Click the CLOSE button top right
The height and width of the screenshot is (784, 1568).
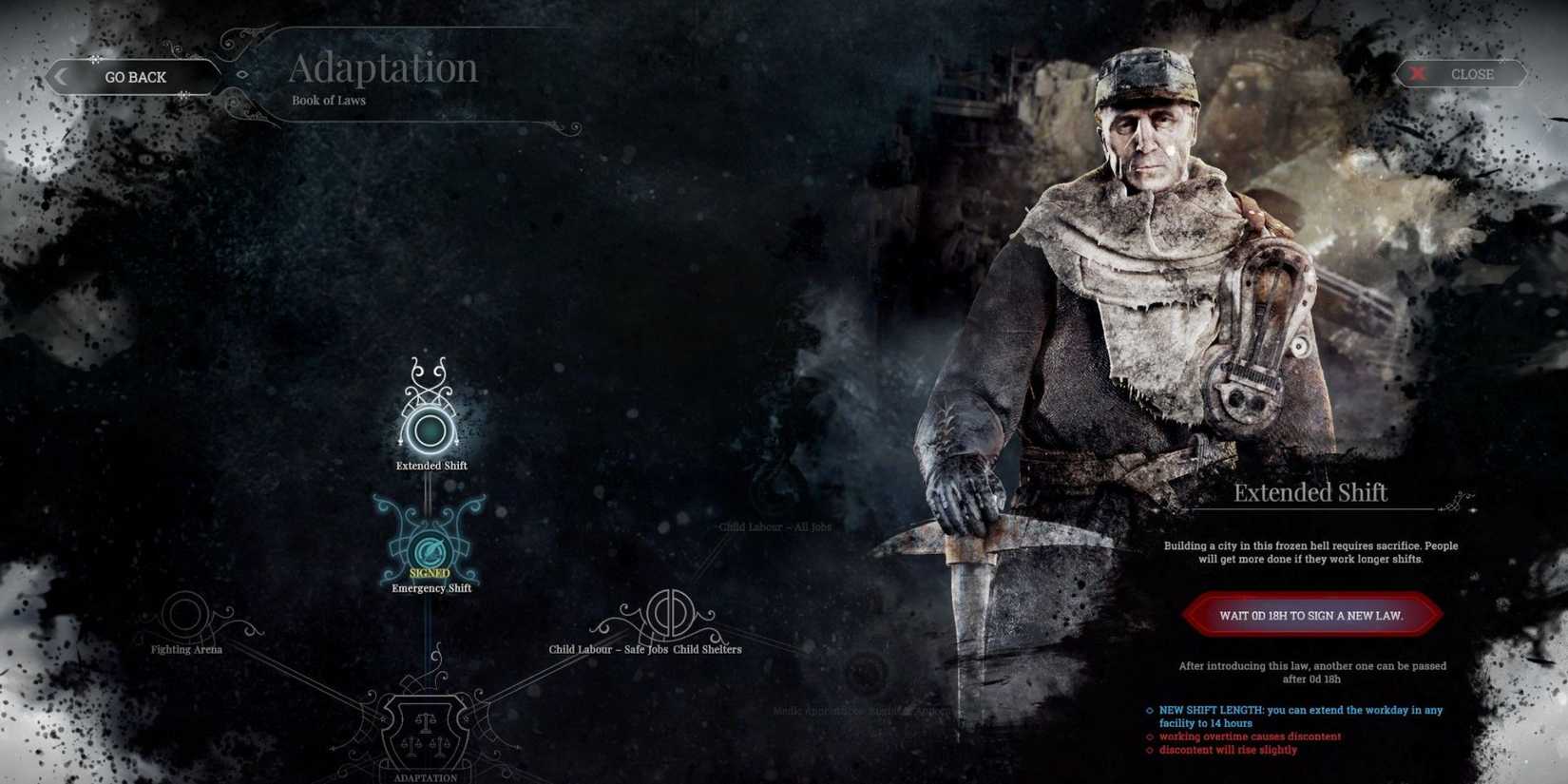click(1471, 73)
